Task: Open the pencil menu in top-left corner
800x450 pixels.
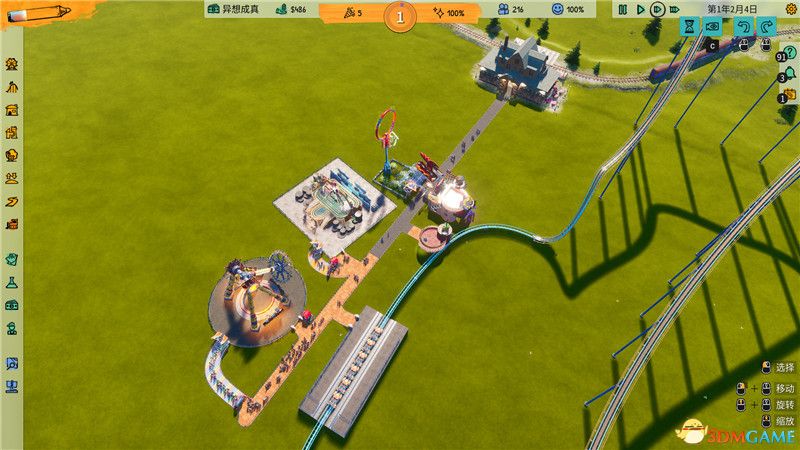Action: coord(38,12)
